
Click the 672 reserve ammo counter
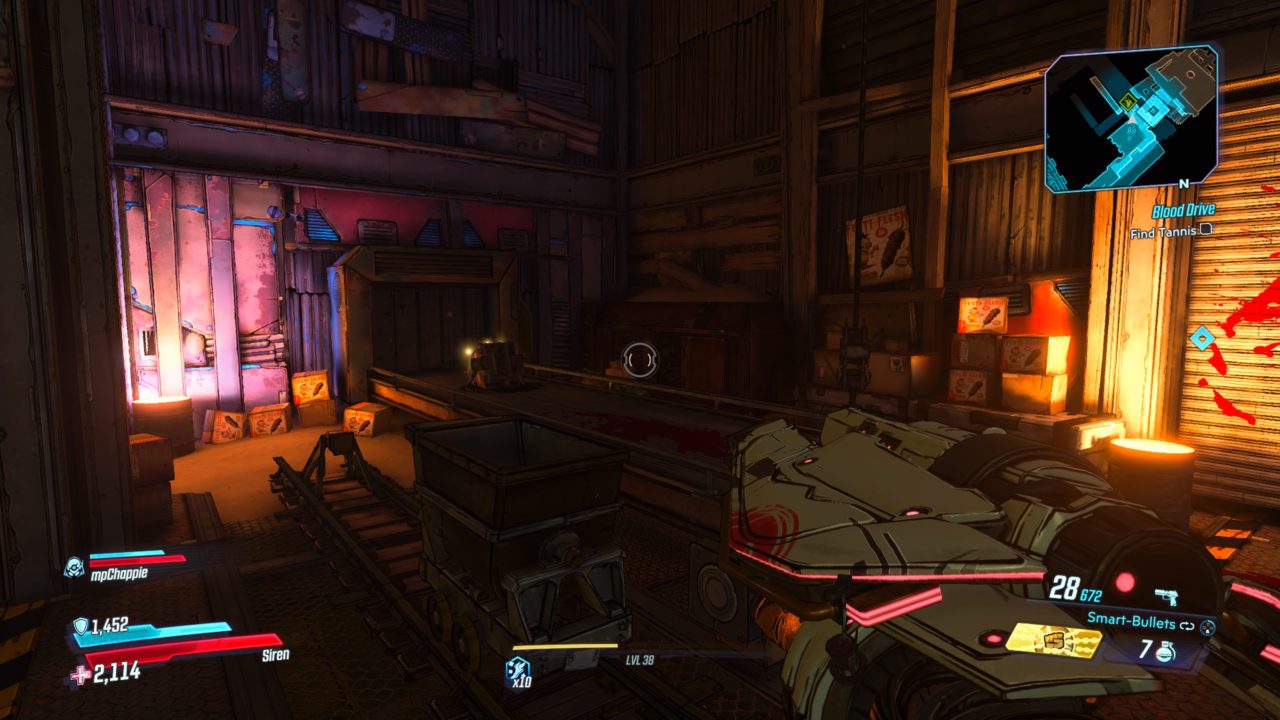pos(1090,595)
